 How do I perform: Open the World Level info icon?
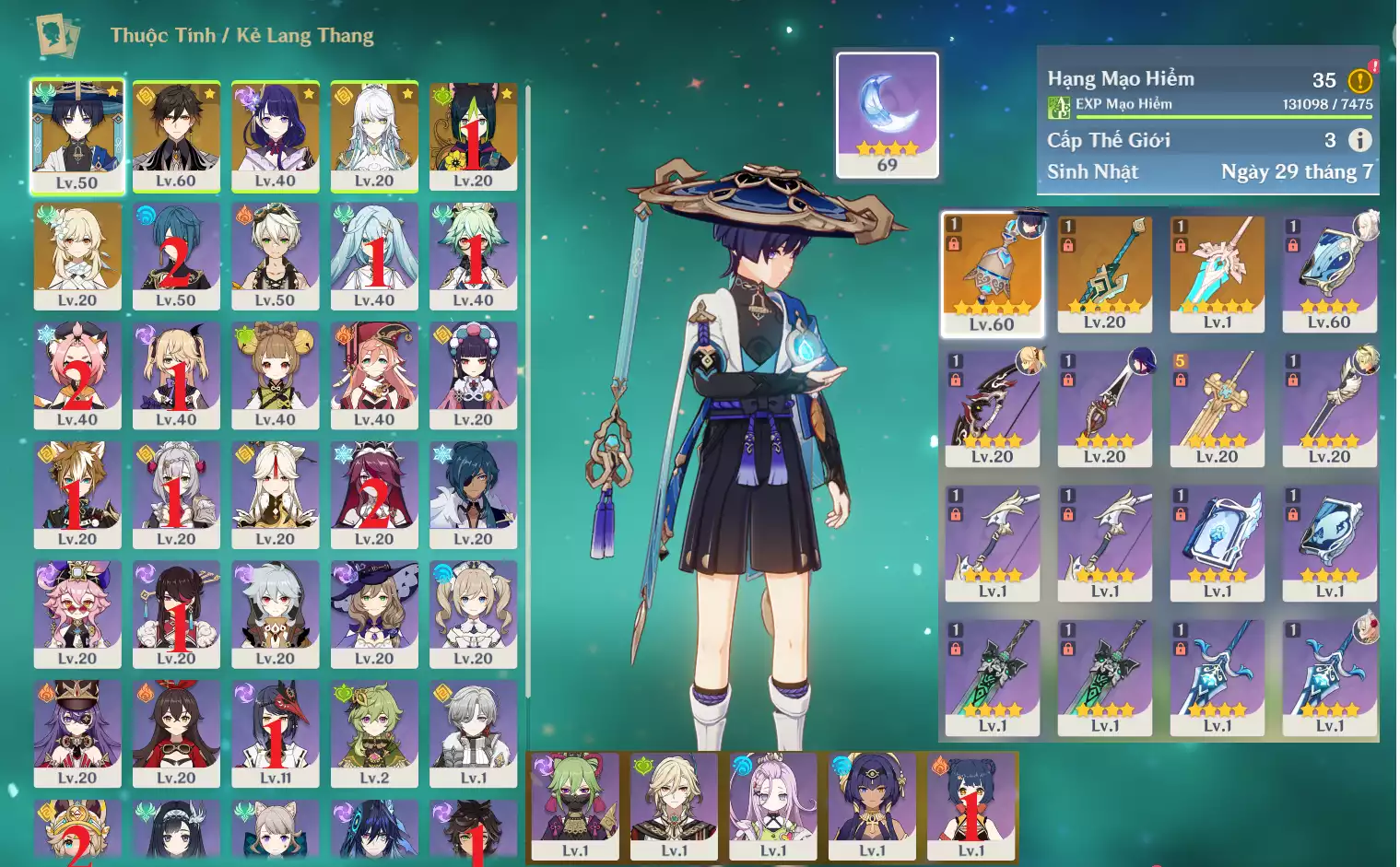[1359, 140]
